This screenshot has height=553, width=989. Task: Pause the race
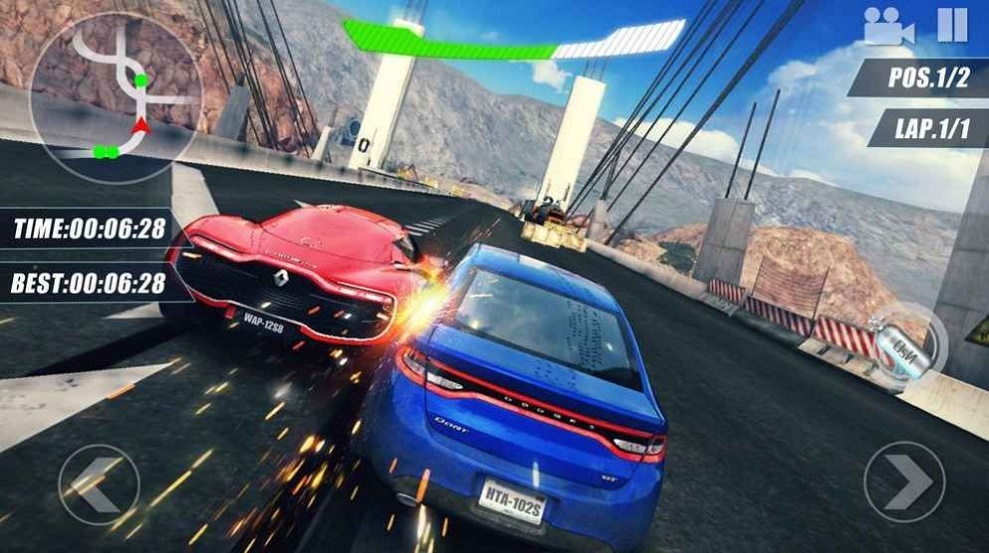point(952,24)
